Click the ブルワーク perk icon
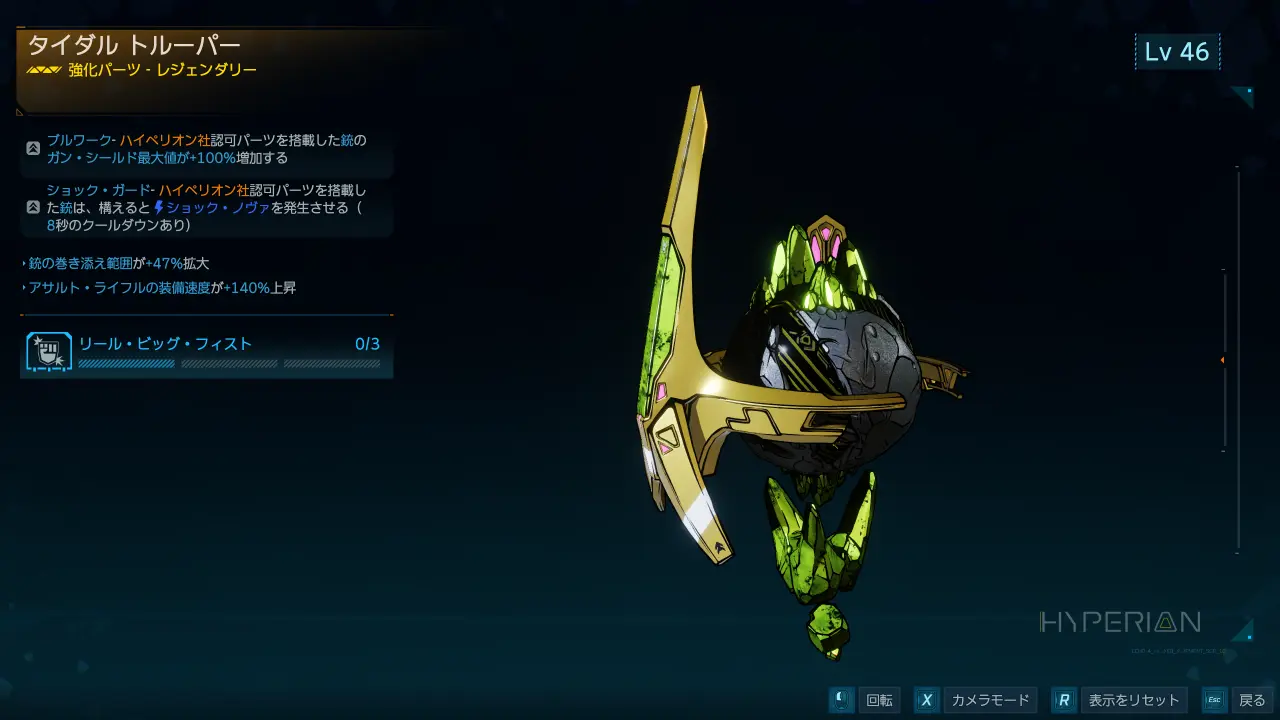The height and width of the screenshot is (720, 1280). (x=33, y=148)
